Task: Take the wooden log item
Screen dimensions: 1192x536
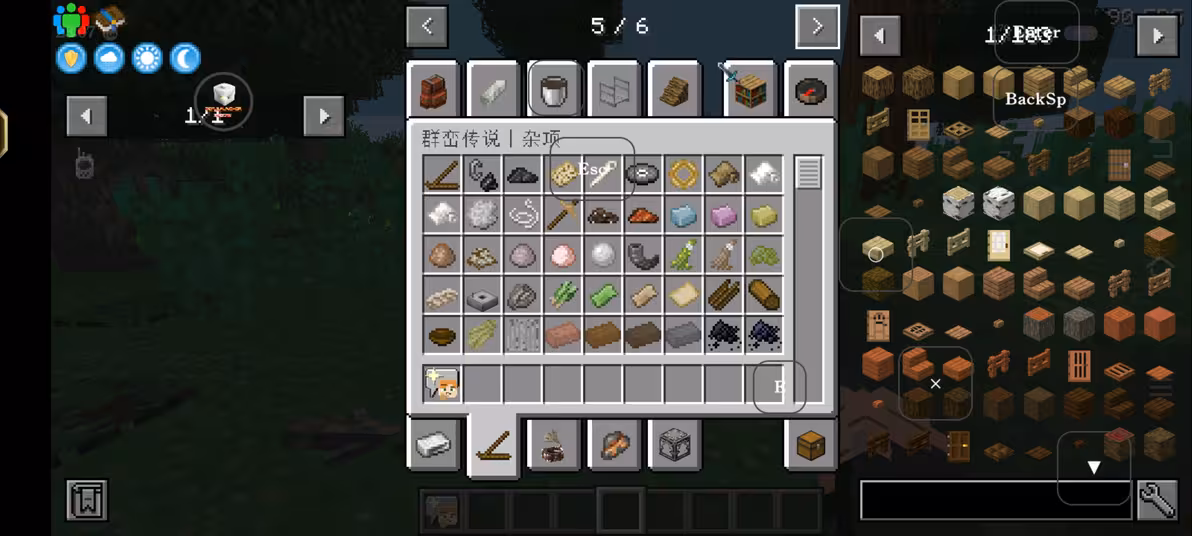Action: 763,294
